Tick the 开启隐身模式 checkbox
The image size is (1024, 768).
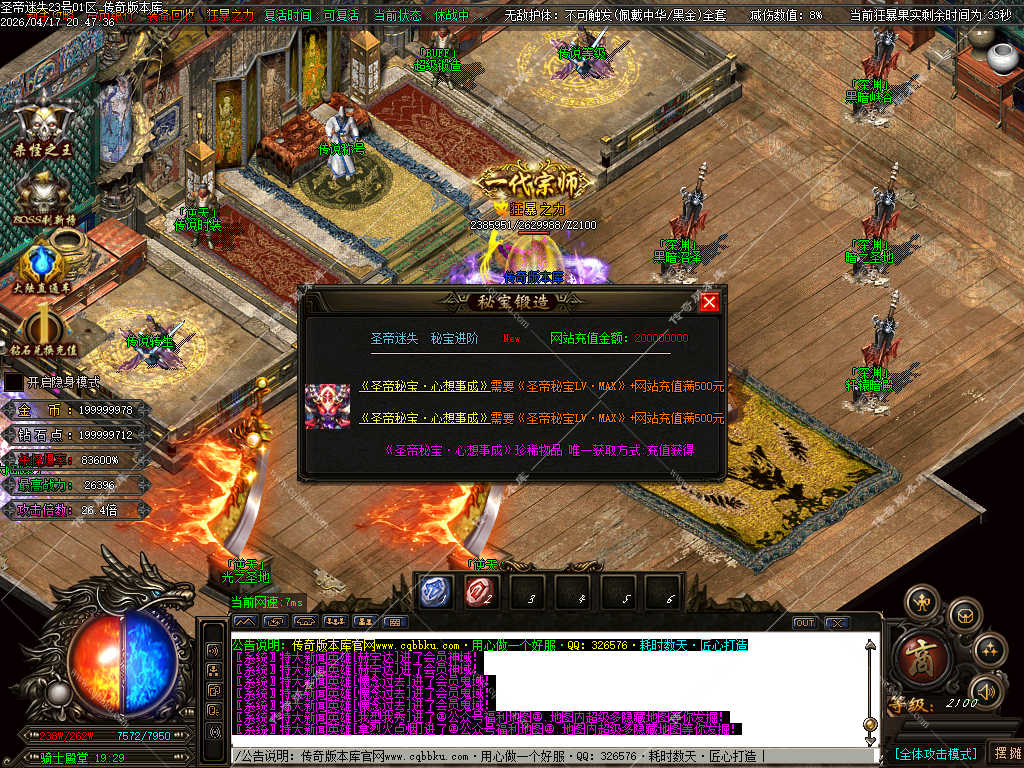tap(13, 382)
